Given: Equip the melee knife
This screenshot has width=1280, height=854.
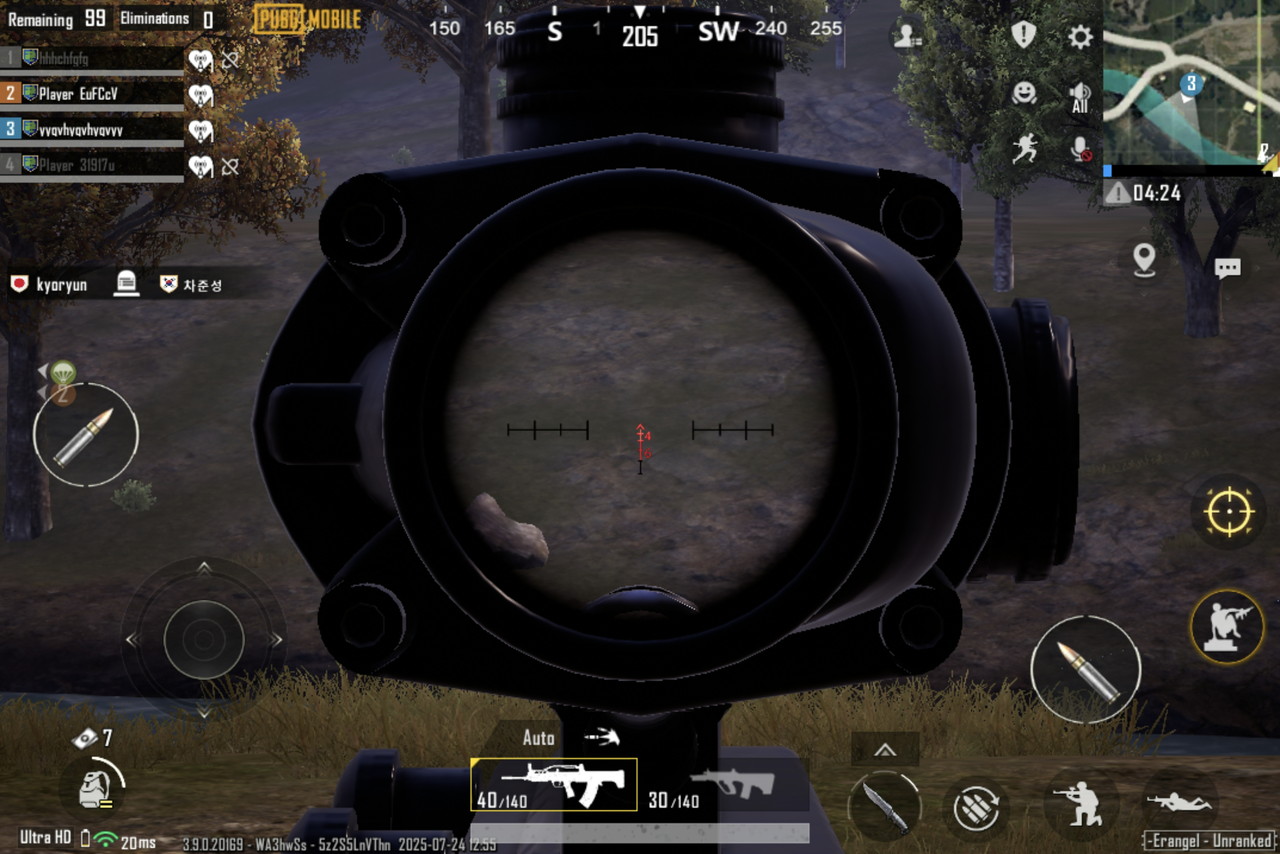Looking at the screenshot, I should coord(884,805).
